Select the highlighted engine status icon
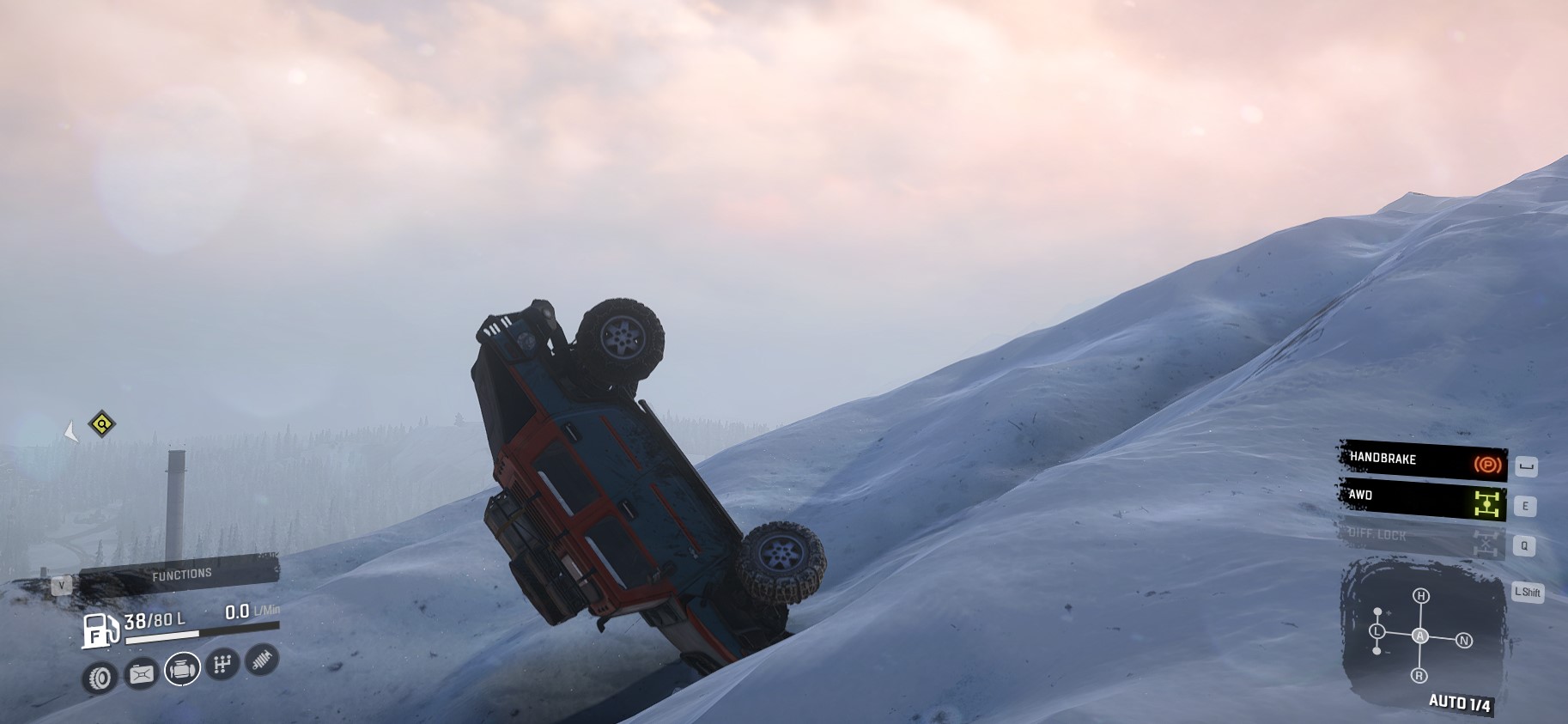The width and height of the screenshot is (1568, 724). (181, 669)
